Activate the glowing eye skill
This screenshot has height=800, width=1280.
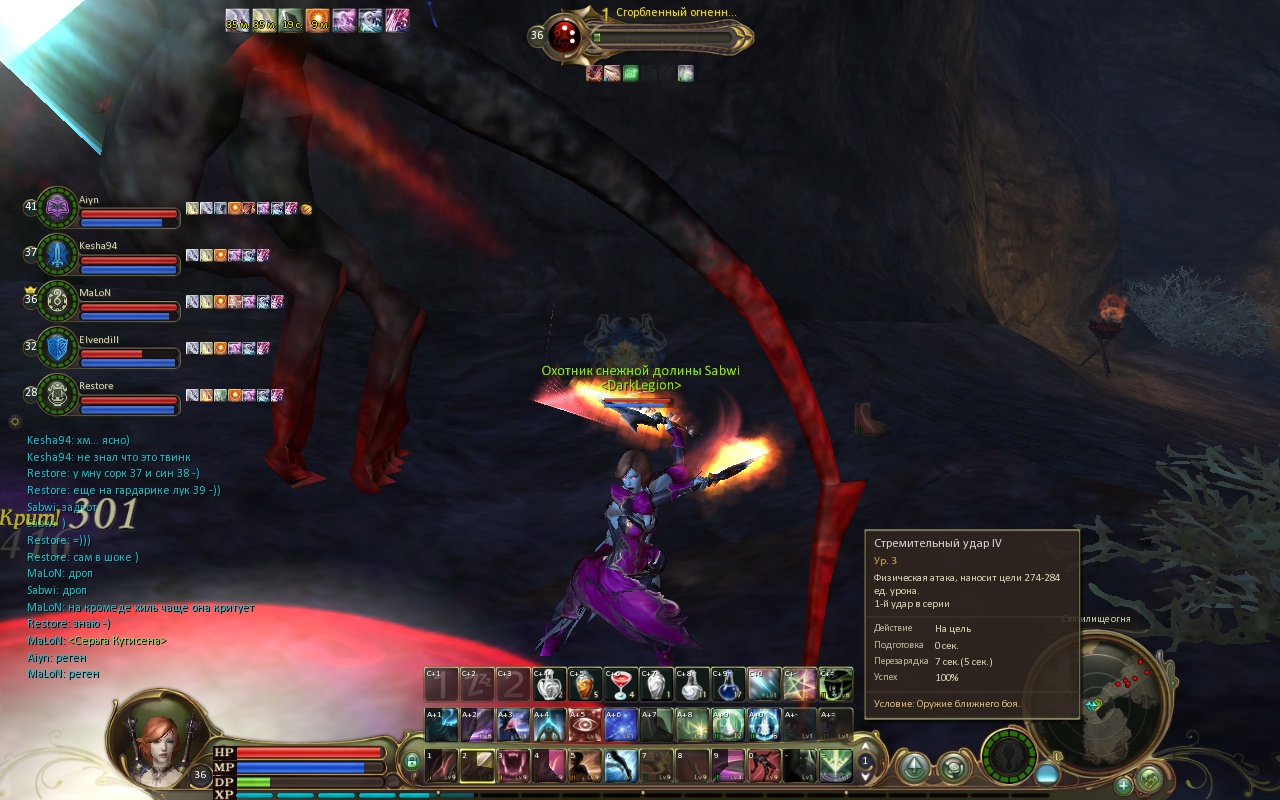[584, 724]
